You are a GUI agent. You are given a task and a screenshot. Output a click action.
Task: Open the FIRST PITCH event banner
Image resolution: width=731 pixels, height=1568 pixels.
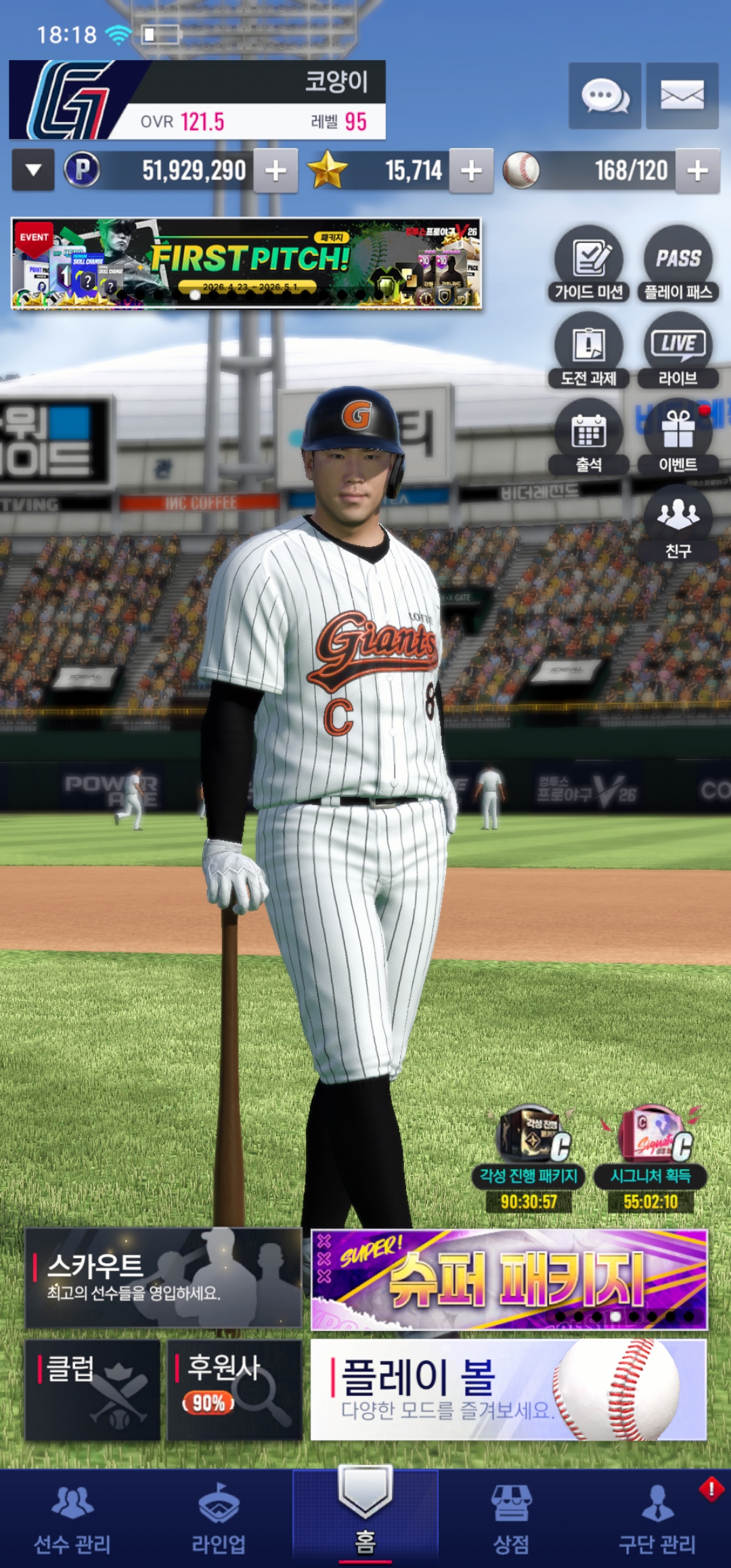(x=246, y=263)
